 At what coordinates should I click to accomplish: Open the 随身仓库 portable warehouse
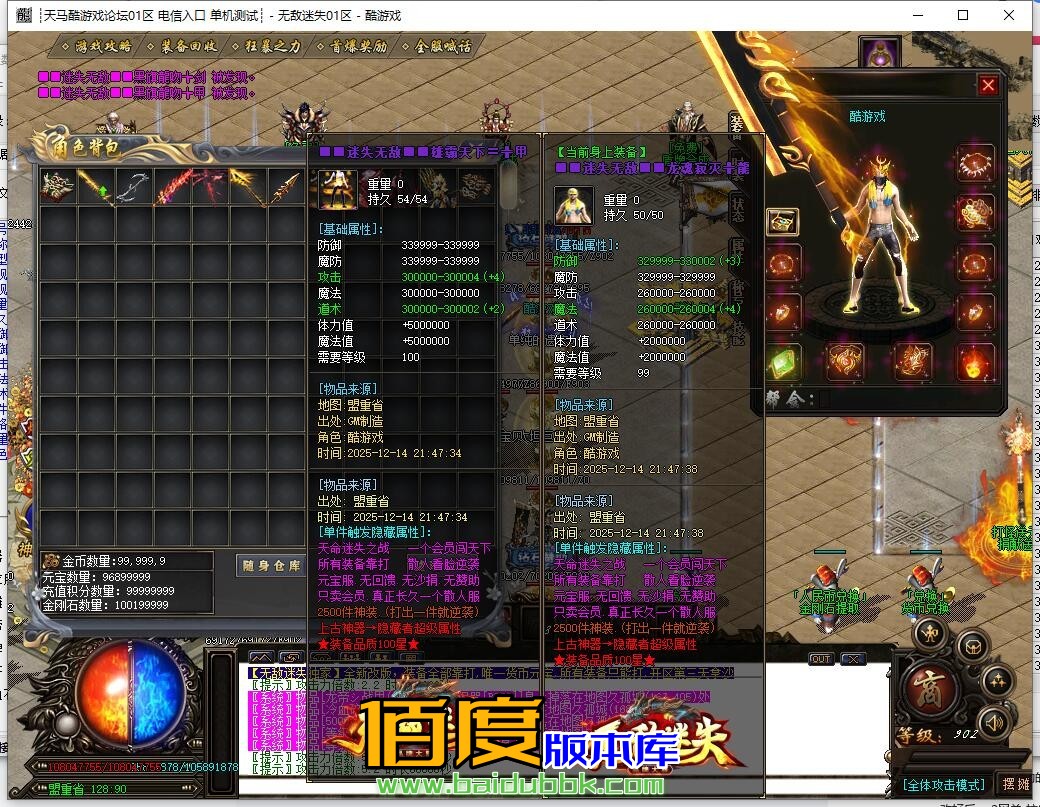pos(271,566)
